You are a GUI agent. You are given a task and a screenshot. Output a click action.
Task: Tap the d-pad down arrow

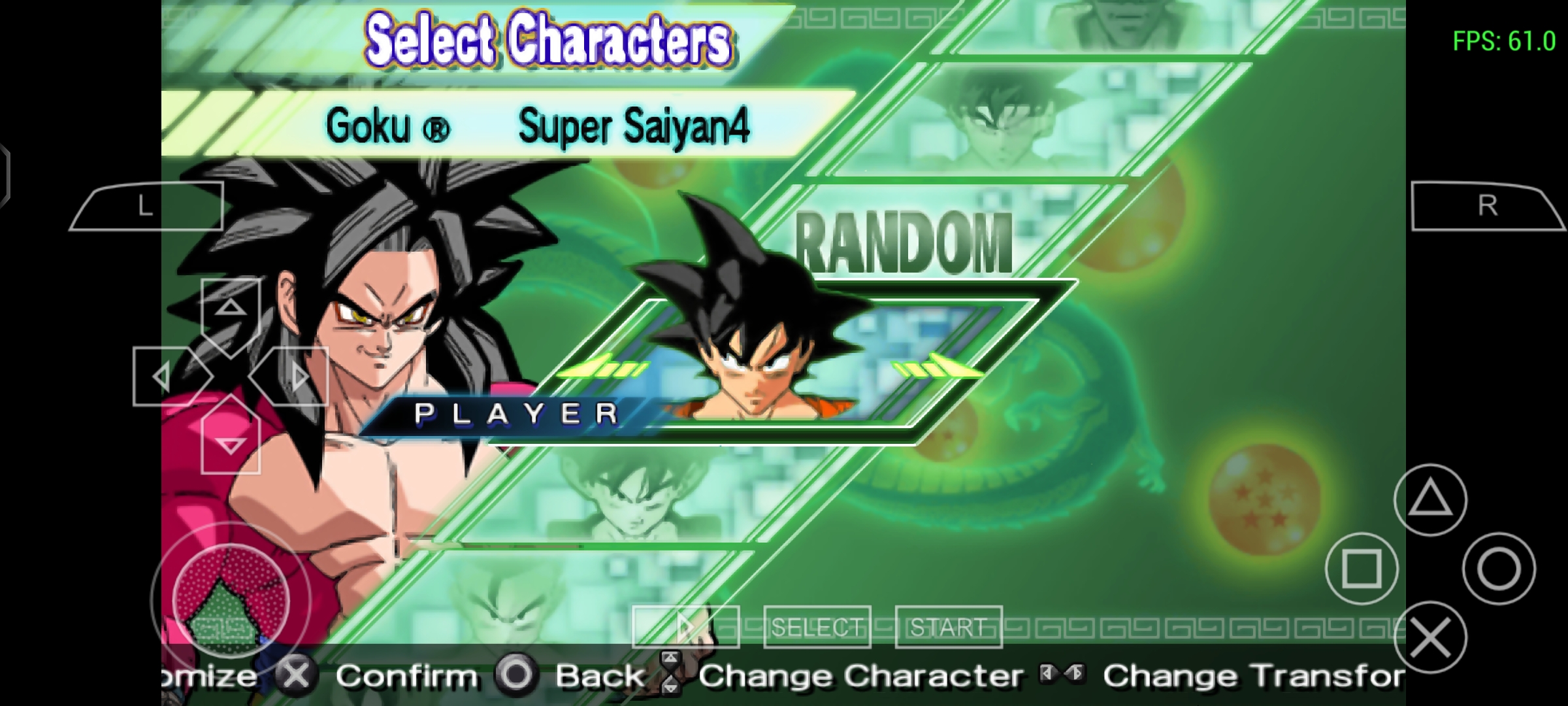(x=231, y=445)
